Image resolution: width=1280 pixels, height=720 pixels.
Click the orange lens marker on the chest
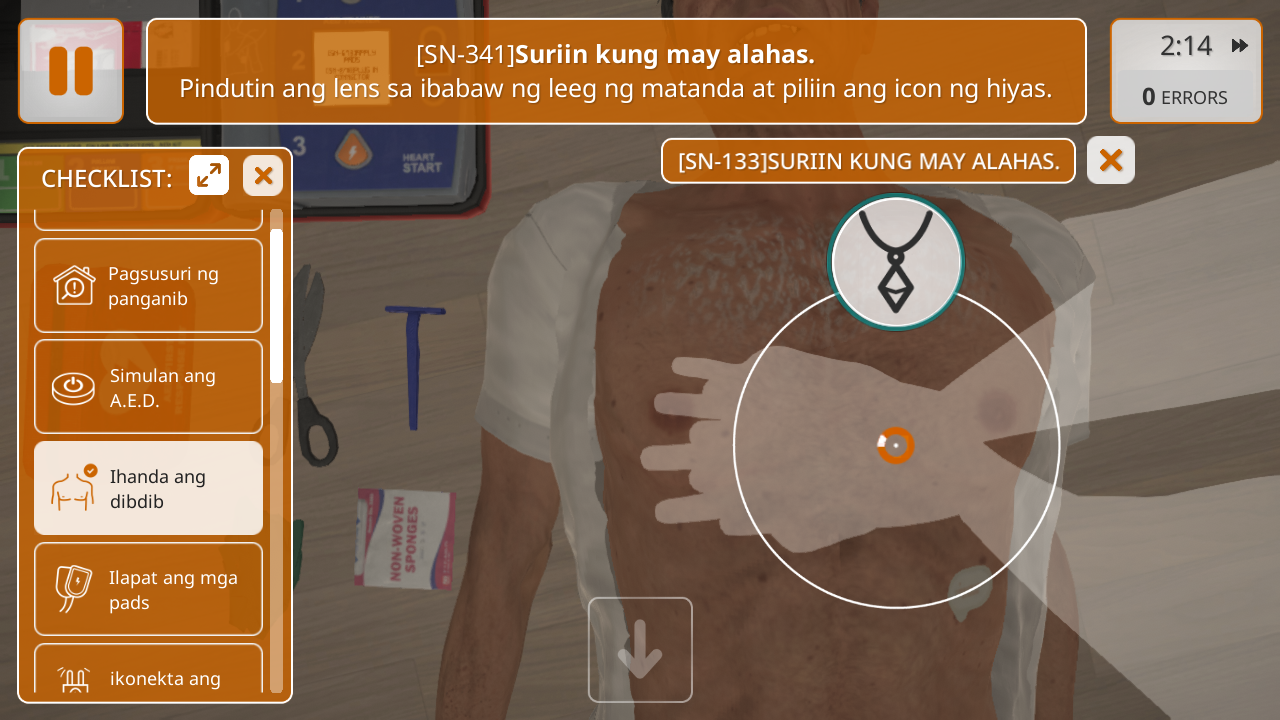click(896, 445)
